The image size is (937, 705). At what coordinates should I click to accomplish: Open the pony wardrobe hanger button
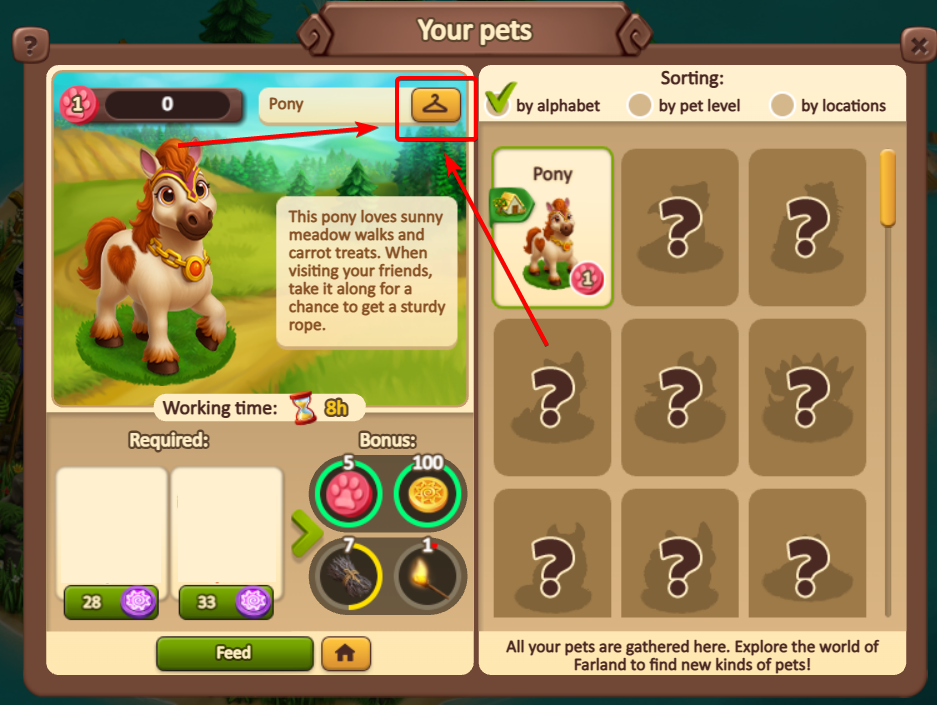436,103
